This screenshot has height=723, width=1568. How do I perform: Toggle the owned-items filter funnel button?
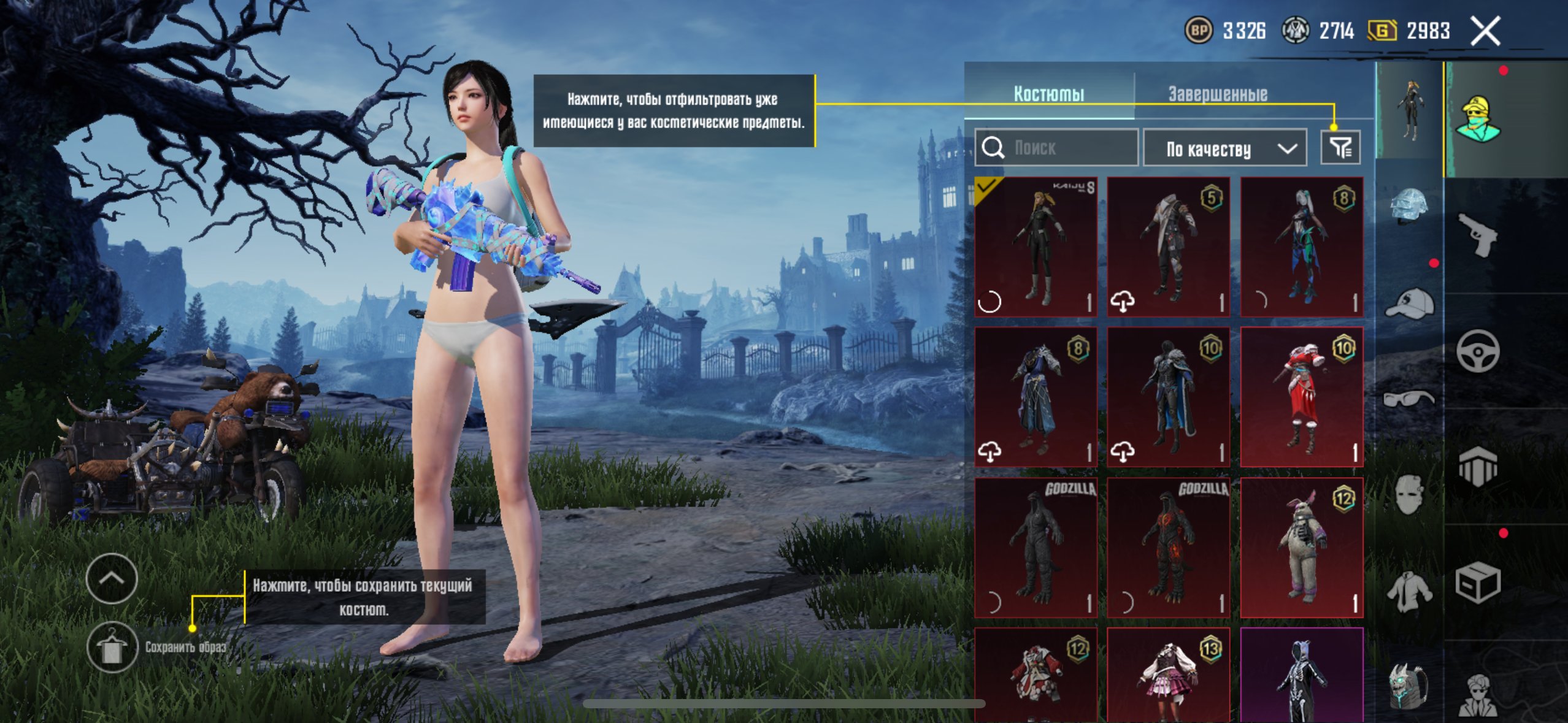pos(1340,148)
